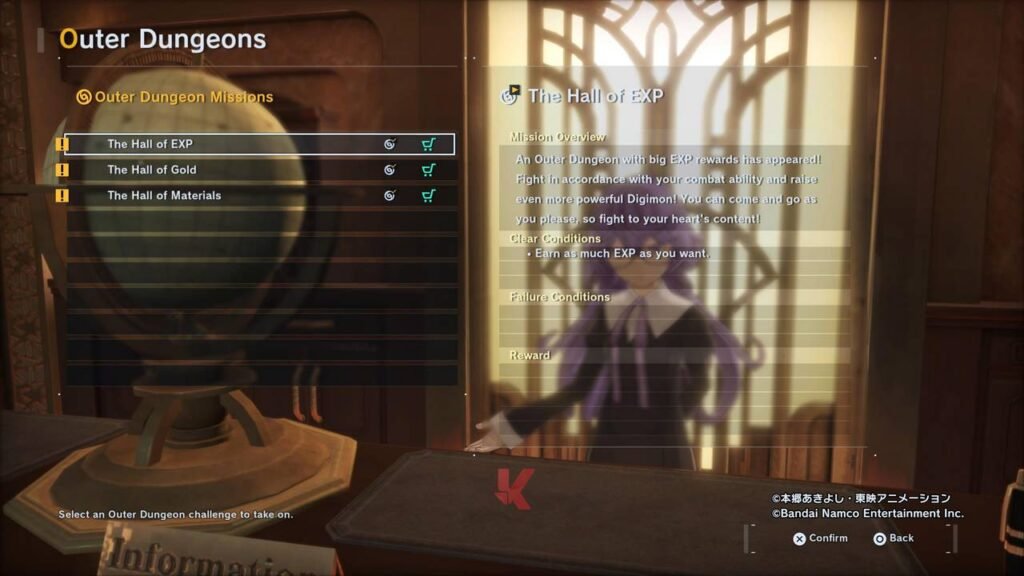Screen dimensions: 1024x576
Task: Click the cart icon on Hall of Materials row
Action: (x=428, y=196)
